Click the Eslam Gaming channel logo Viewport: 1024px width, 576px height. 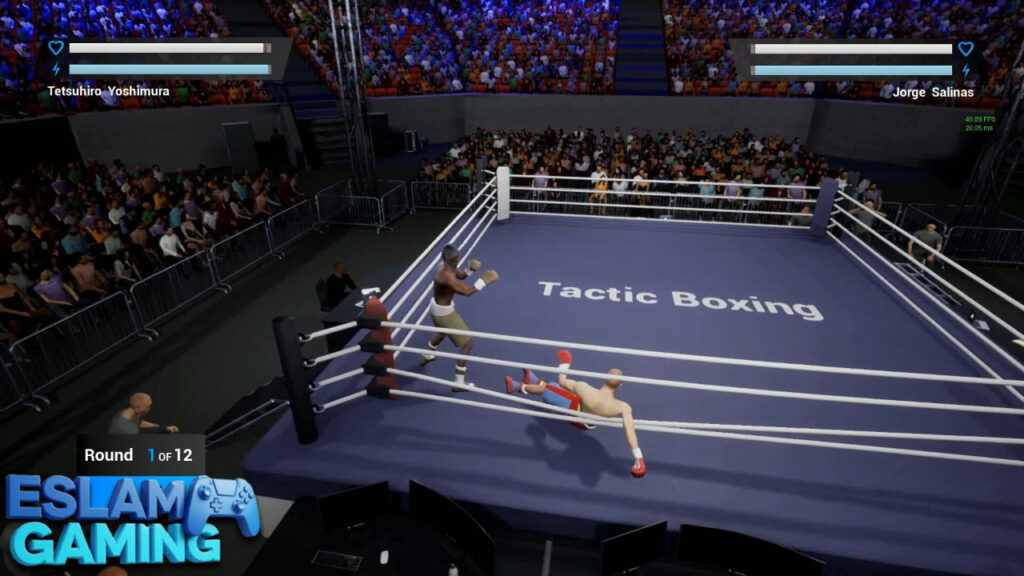[x=130, y=518]
